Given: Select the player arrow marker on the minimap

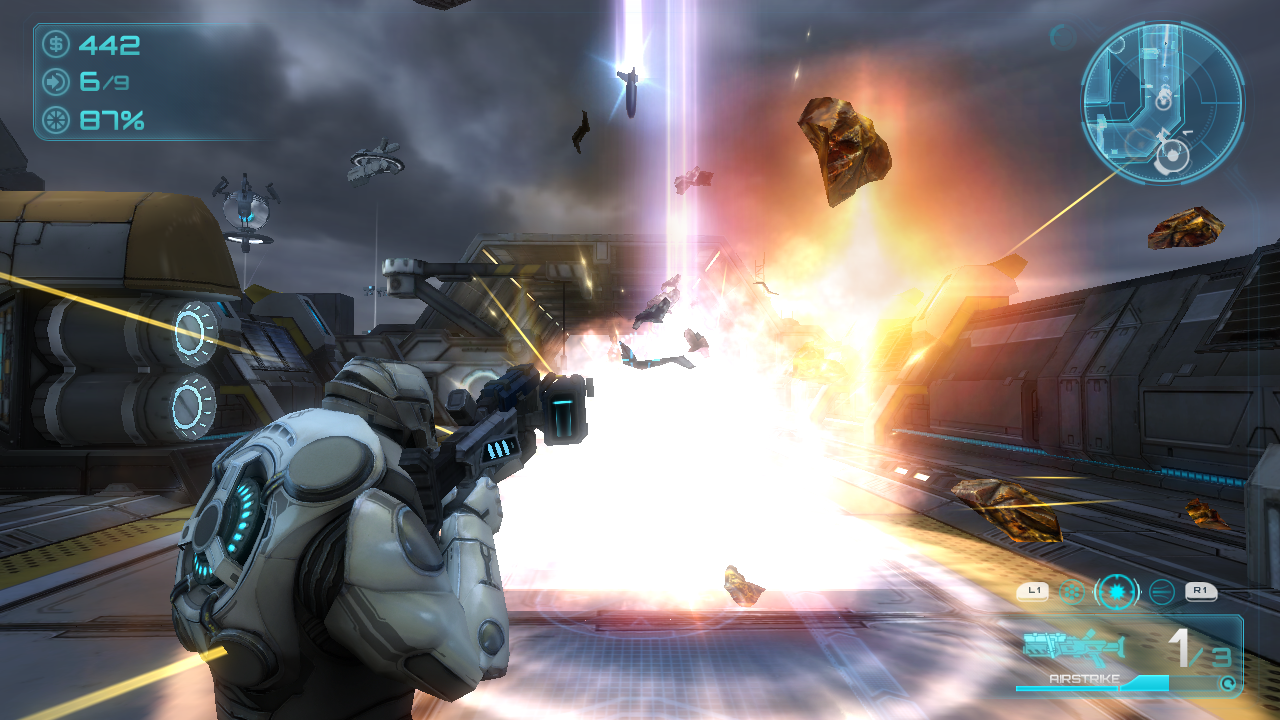Looking at the screenshot, I should tap(1162, 132).
